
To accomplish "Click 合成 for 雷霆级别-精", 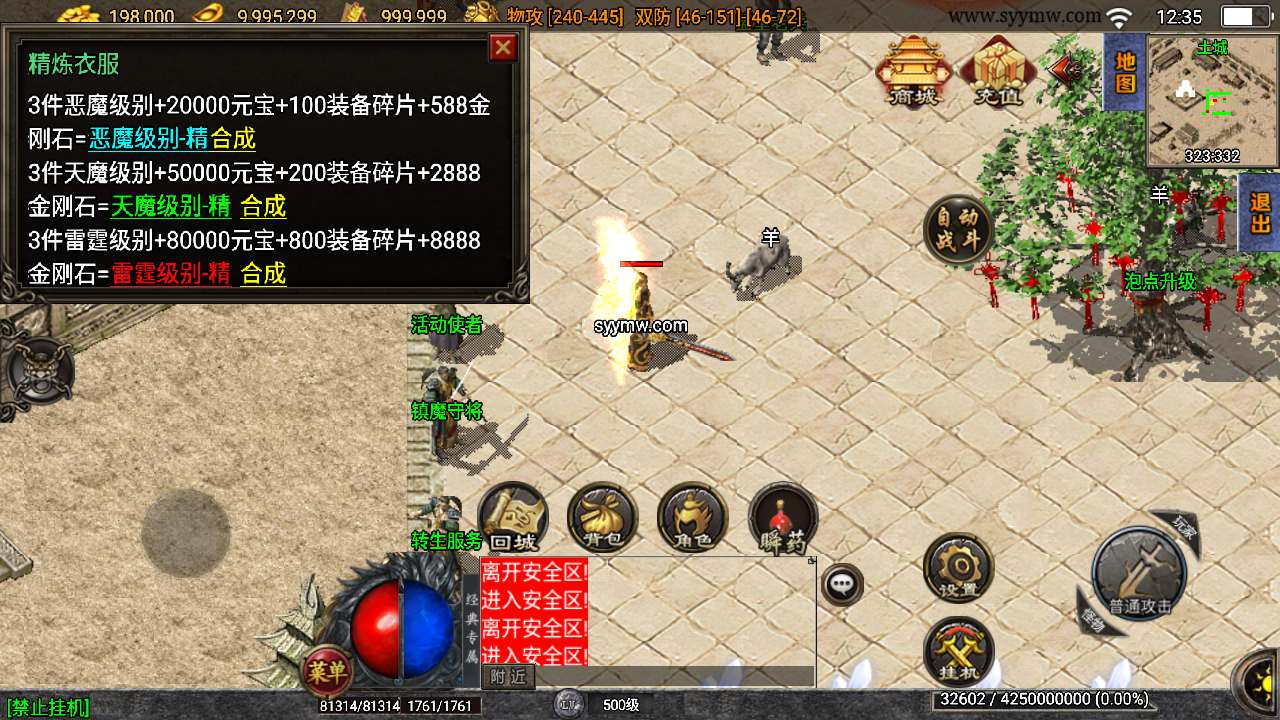I will pyautogui.click(x=263, y=274).
